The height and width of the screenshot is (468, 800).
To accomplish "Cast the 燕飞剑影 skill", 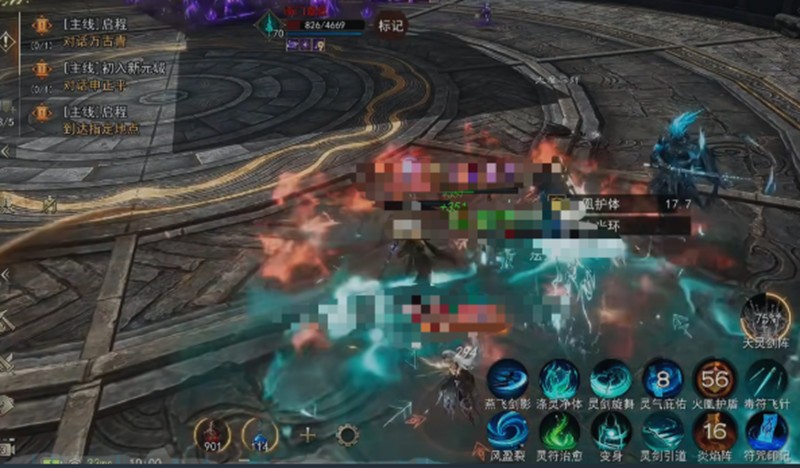I will tap(508, 377).
